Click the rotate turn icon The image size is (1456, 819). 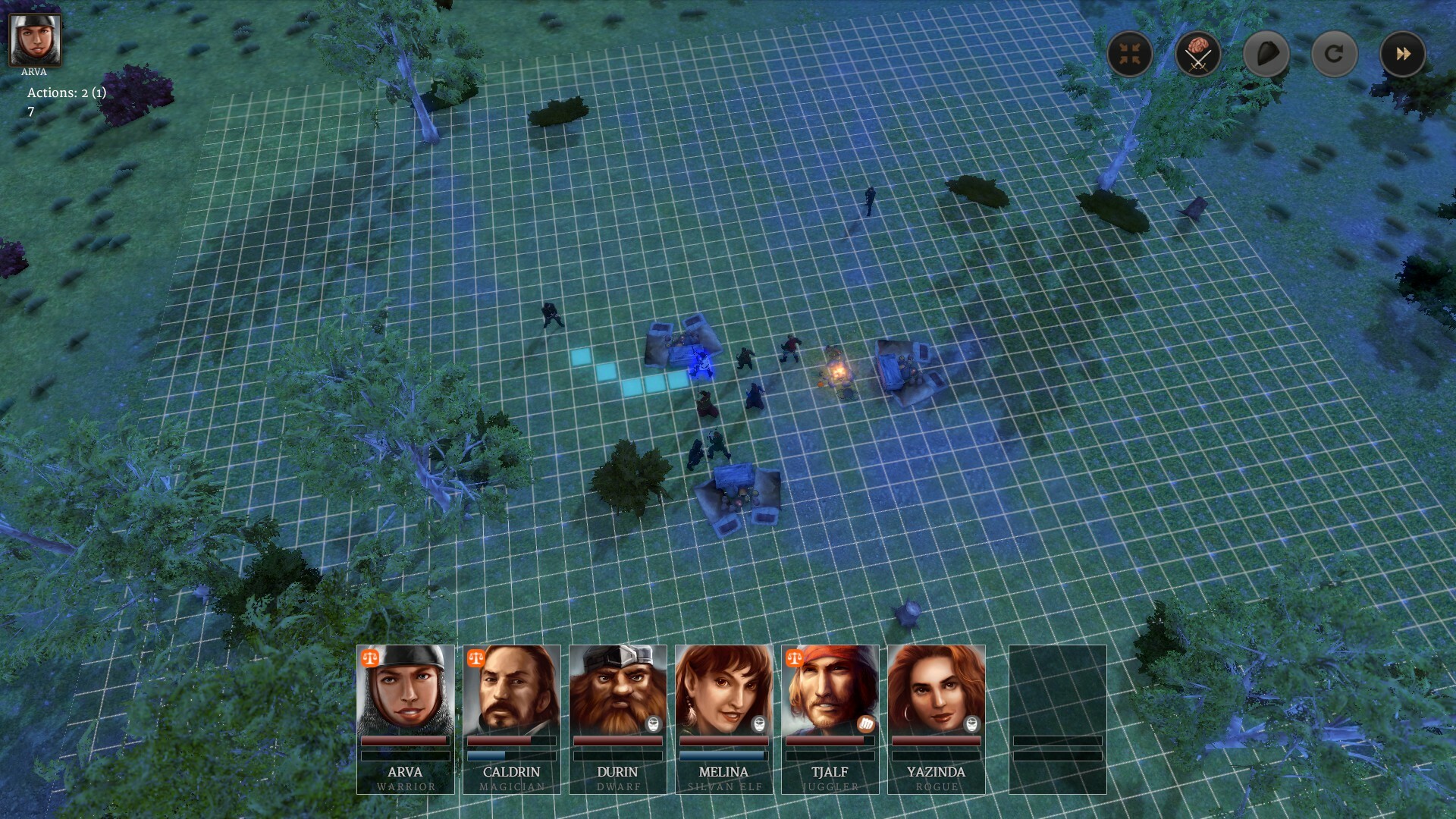coord(1333,55)
